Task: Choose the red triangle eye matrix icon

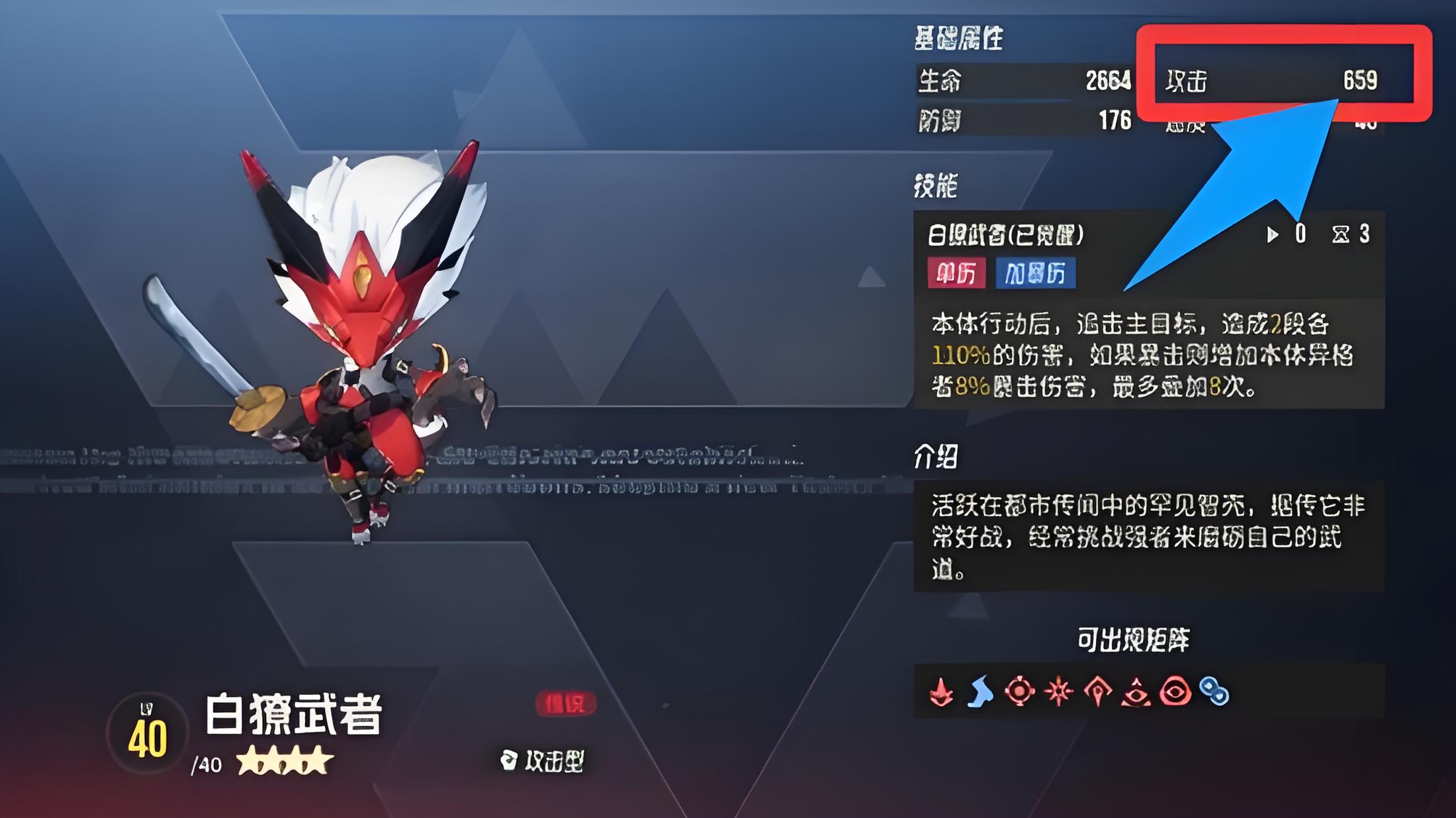Action: pyautogui.click(x=1136, y=692)
